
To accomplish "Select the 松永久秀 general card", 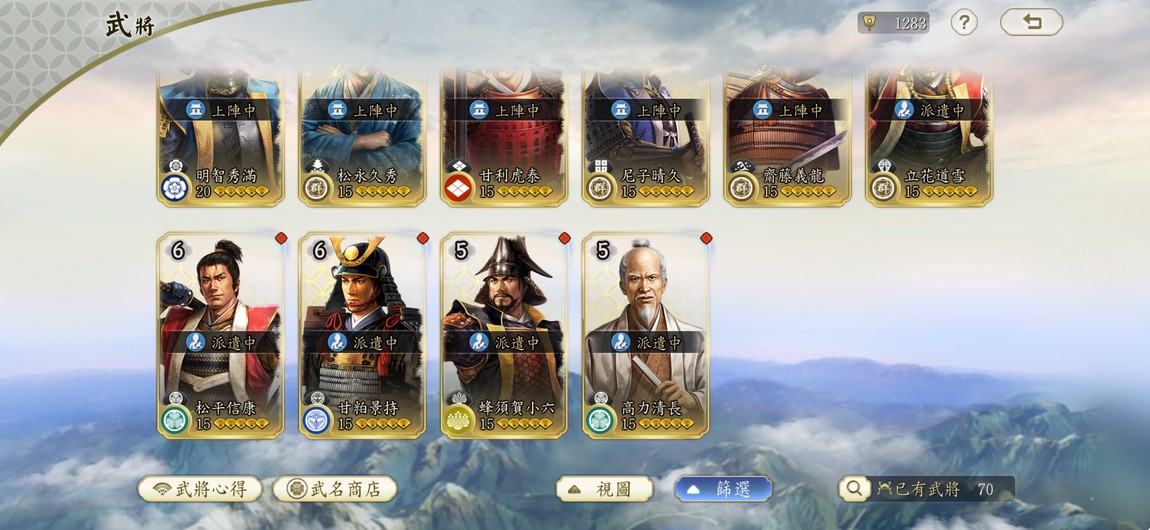I will [362, 138].
